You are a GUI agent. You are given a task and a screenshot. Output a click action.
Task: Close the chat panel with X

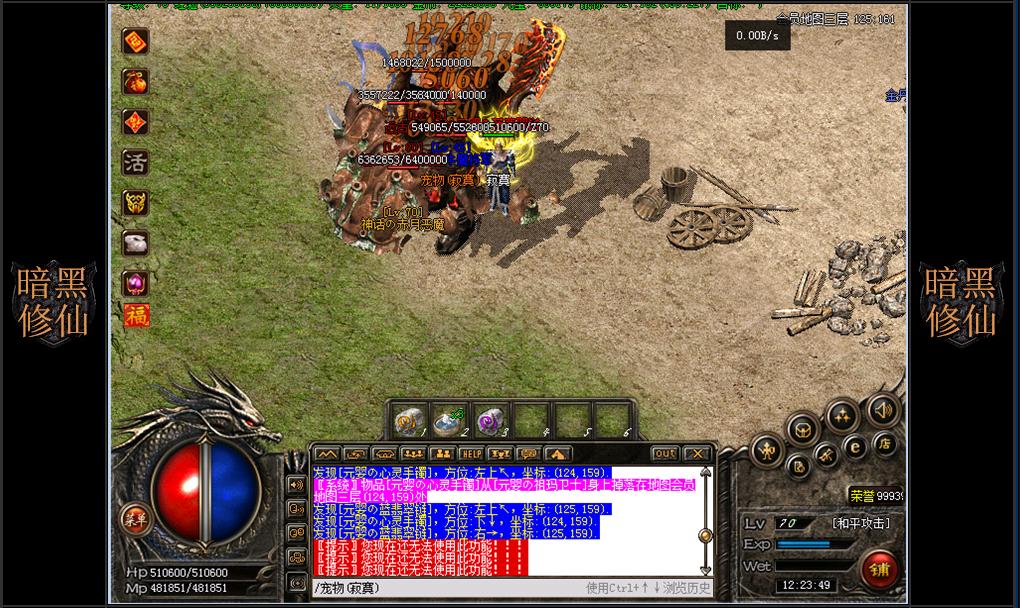[x=698, y=454]
